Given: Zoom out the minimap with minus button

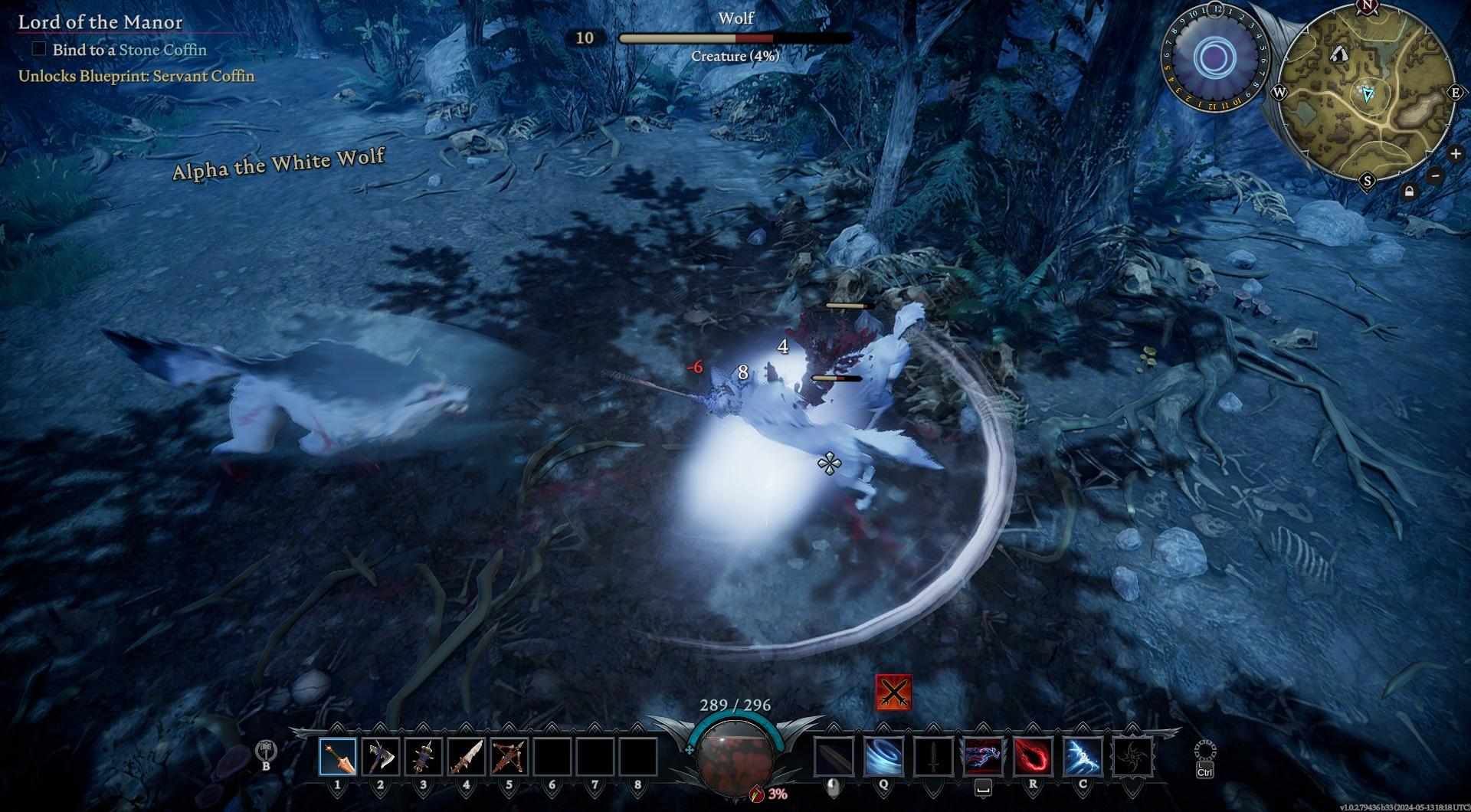Looking at the screenshot, I should coord(1436,175).
